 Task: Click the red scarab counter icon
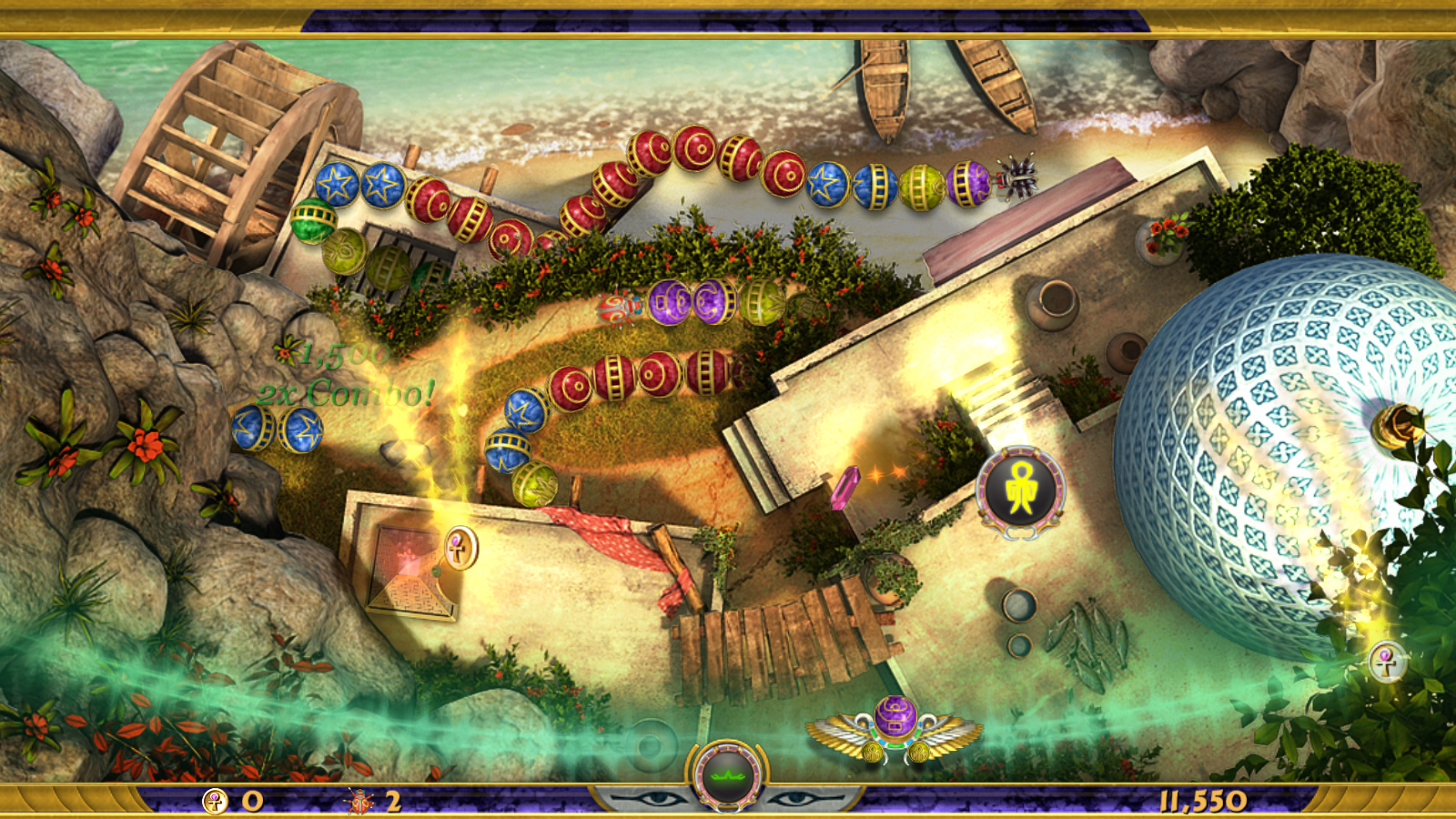pyautogui.click(x=360, y=801)
